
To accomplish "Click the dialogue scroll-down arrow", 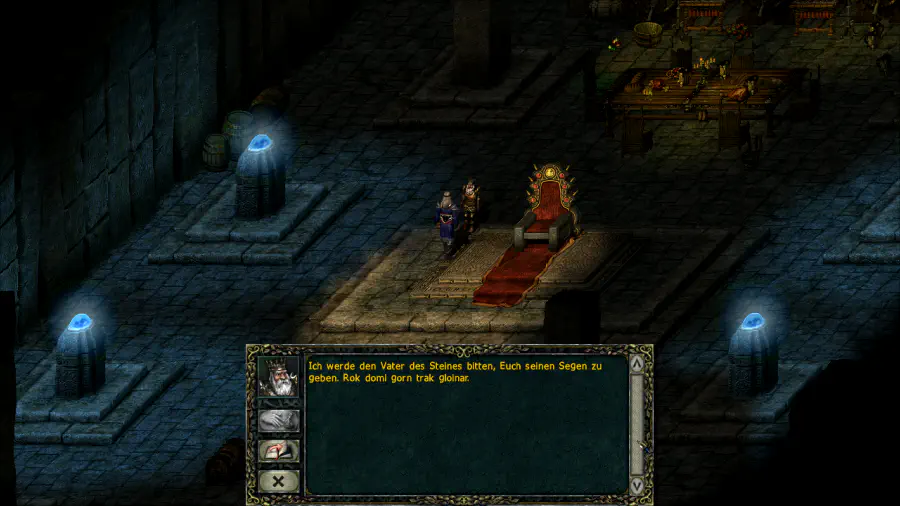I will click(x=637, y=485).
